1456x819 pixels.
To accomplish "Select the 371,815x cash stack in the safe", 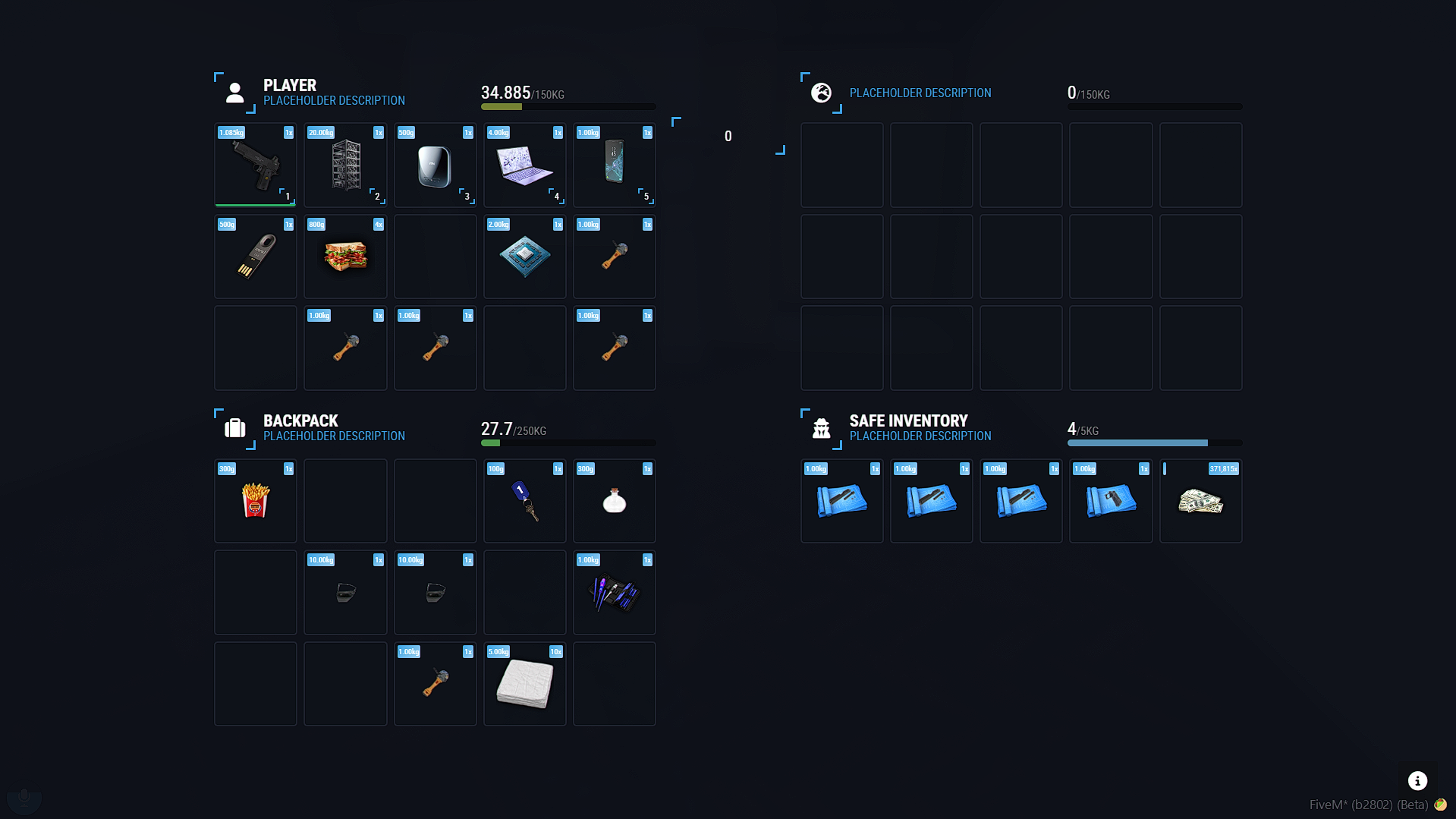I will click(x=1201, y=501).
